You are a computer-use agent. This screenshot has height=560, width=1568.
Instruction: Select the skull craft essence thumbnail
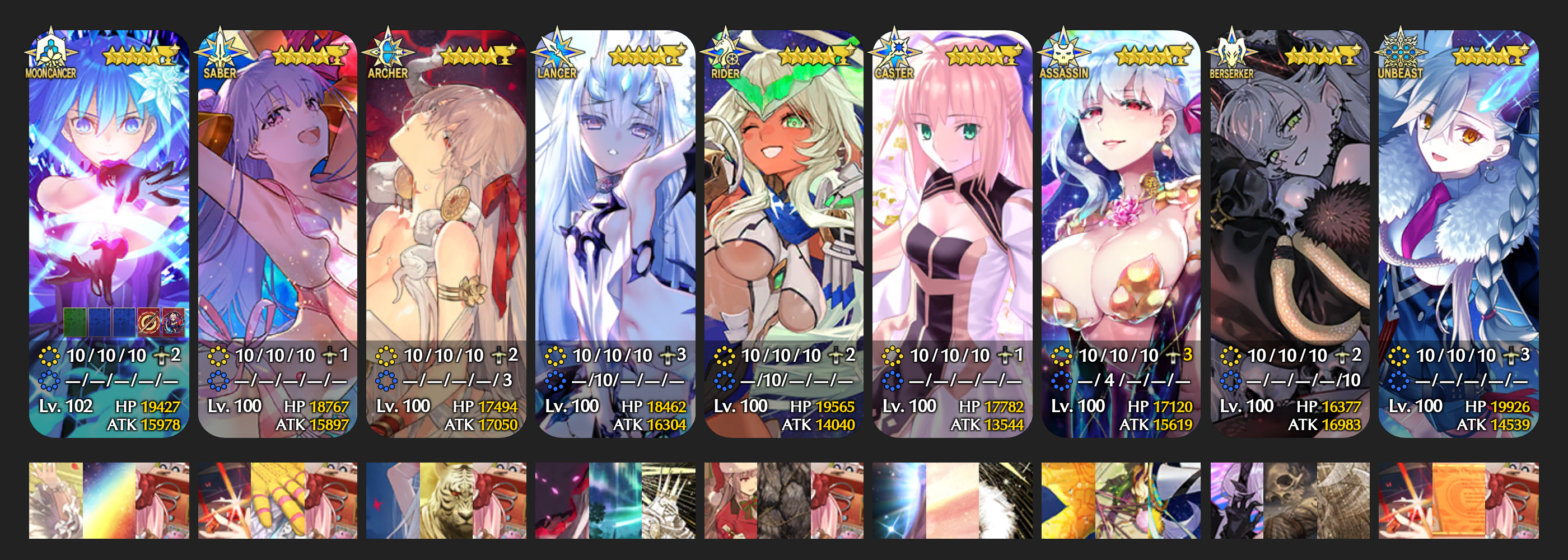[1290, 500]
